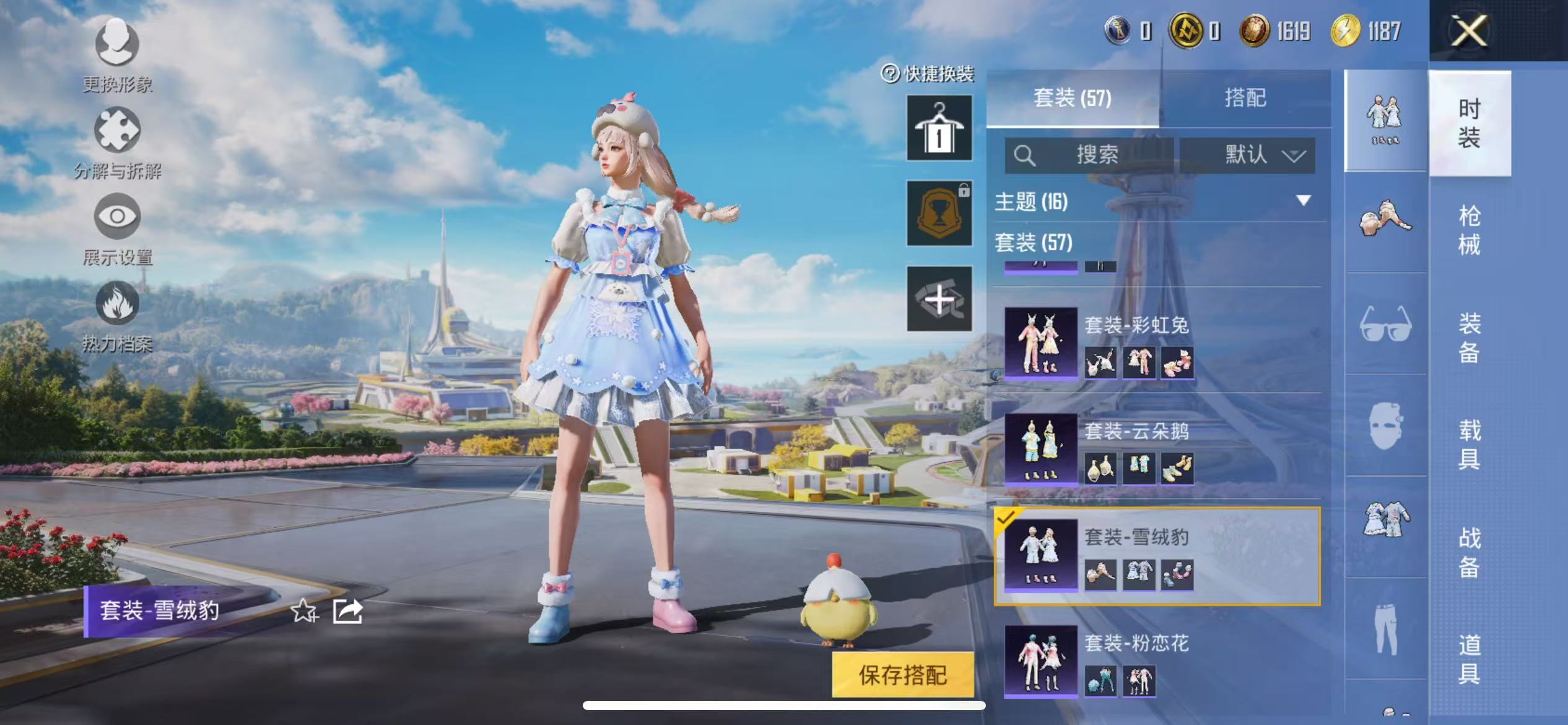Save the outfit with 保存搭配
Screen dimensions: 1568x725
point(902,675)
